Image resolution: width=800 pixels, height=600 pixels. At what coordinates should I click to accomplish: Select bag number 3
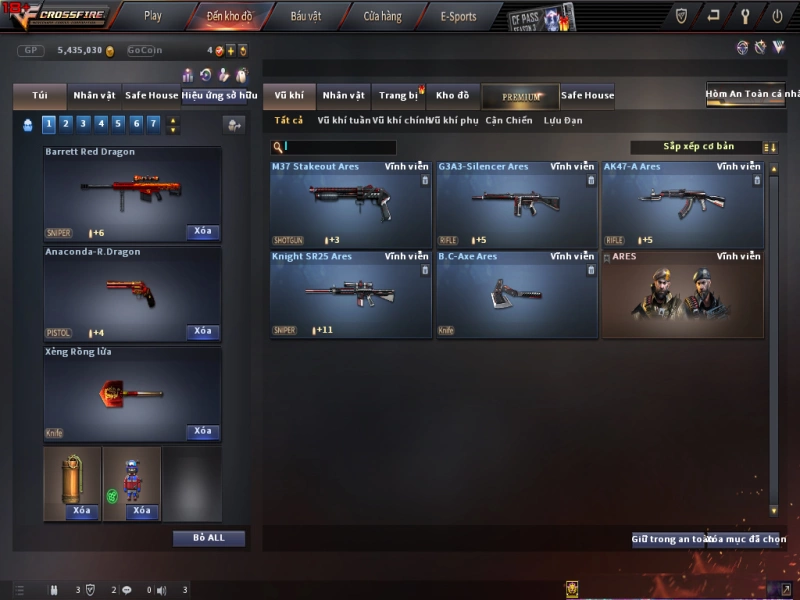pyautogui.click(x=82, y=124)
